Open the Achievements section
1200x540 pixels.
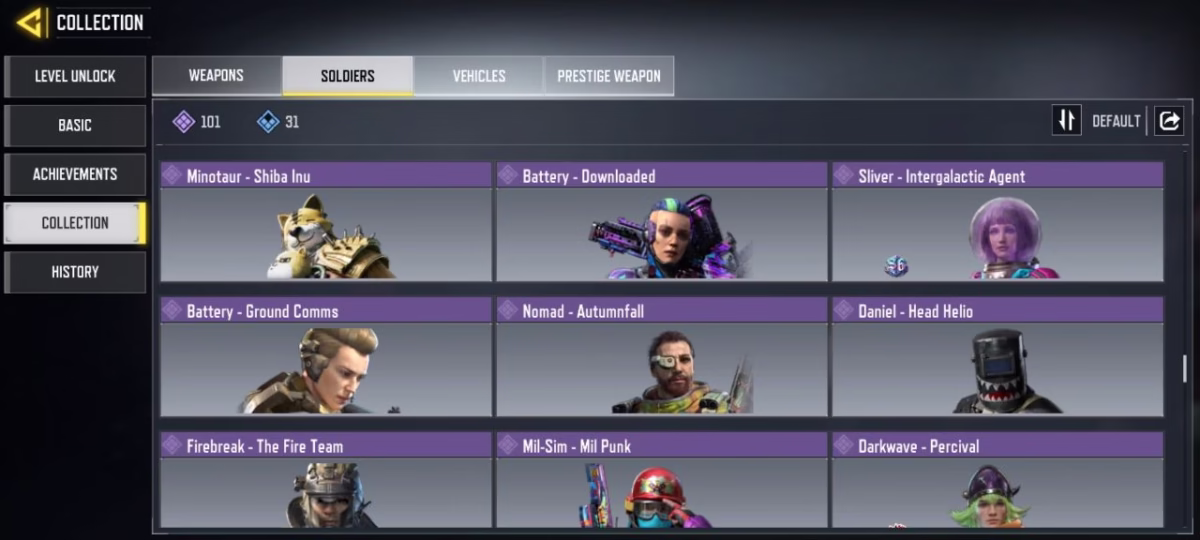pos(75,174)
